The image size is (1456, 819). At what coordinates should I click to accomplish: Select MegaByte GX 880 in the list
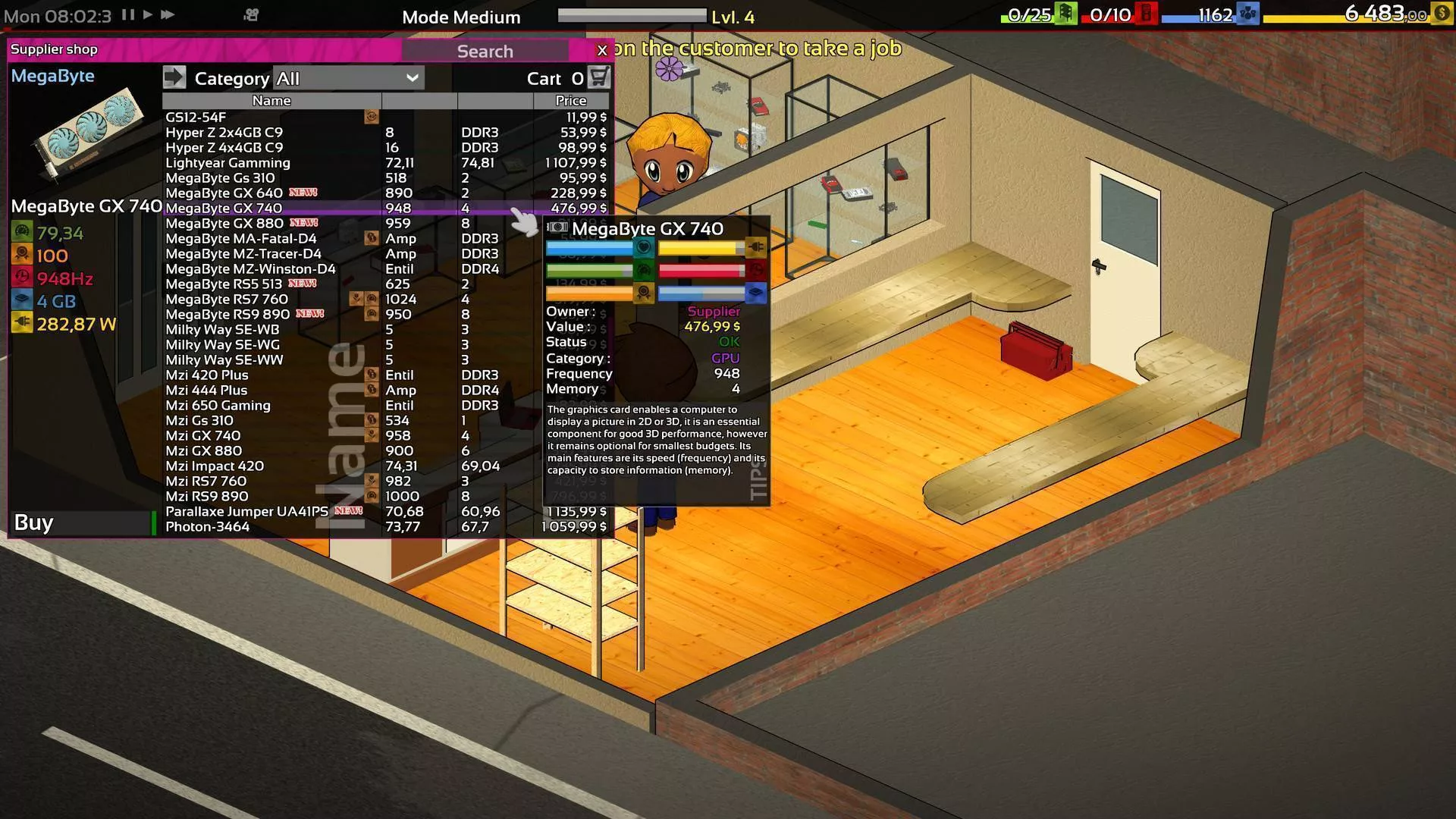tap(224, 224)
